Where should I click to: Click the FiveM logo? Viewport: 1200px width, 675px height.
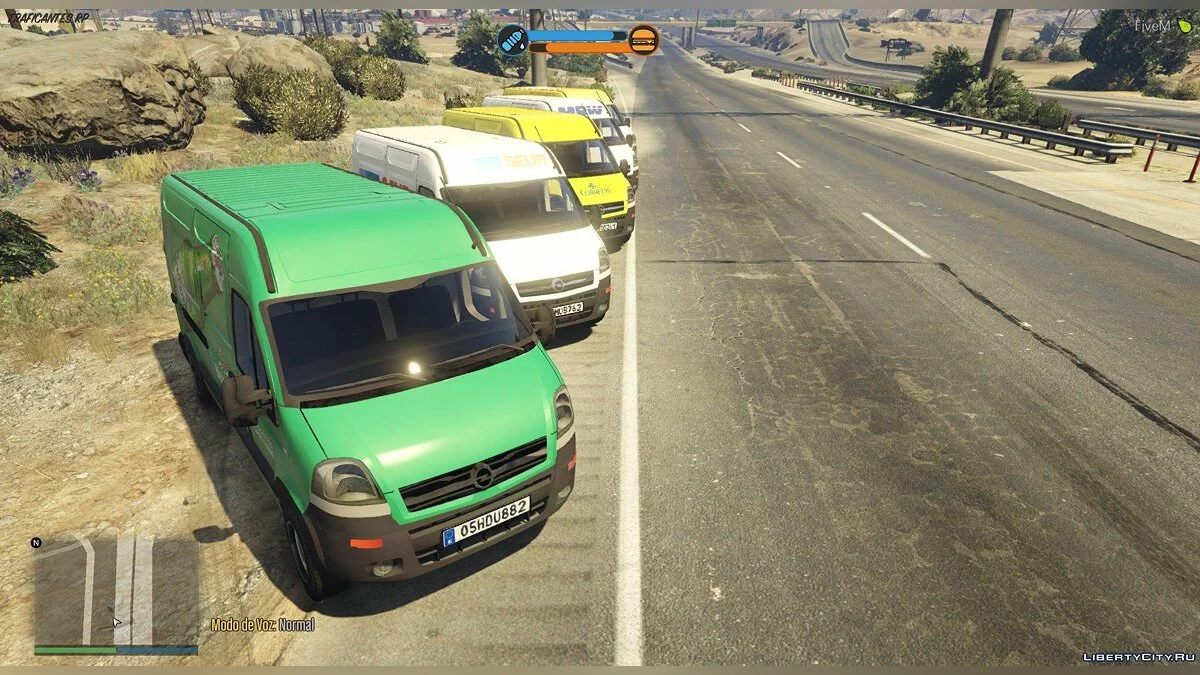(1165, 25)
